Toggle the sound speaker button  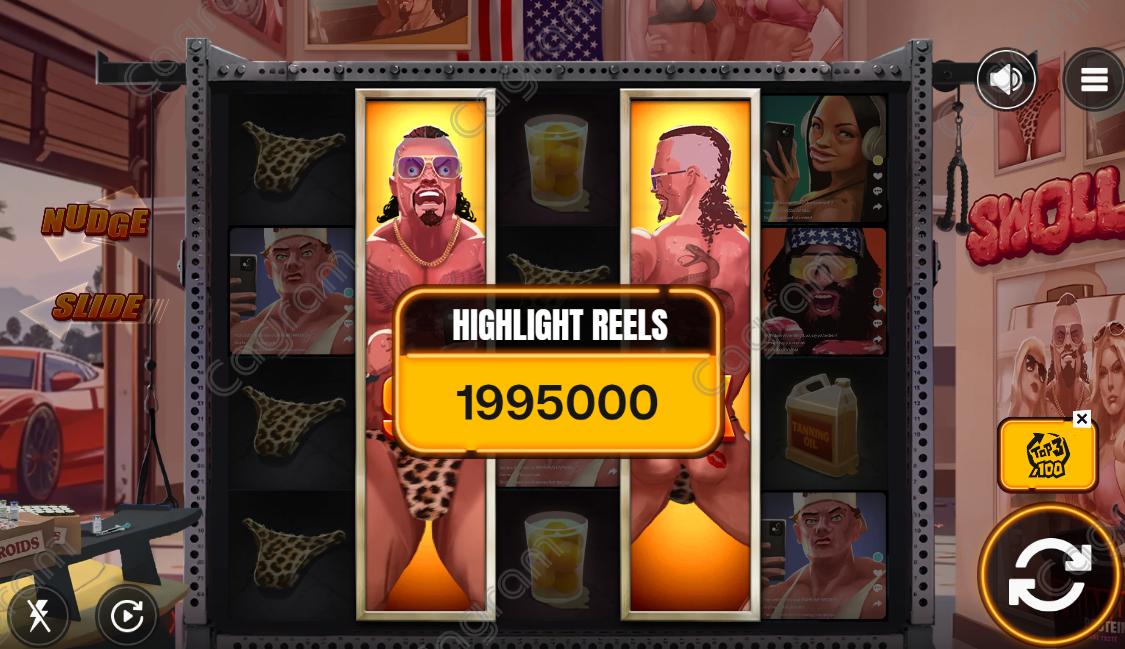coord(1005,79)
